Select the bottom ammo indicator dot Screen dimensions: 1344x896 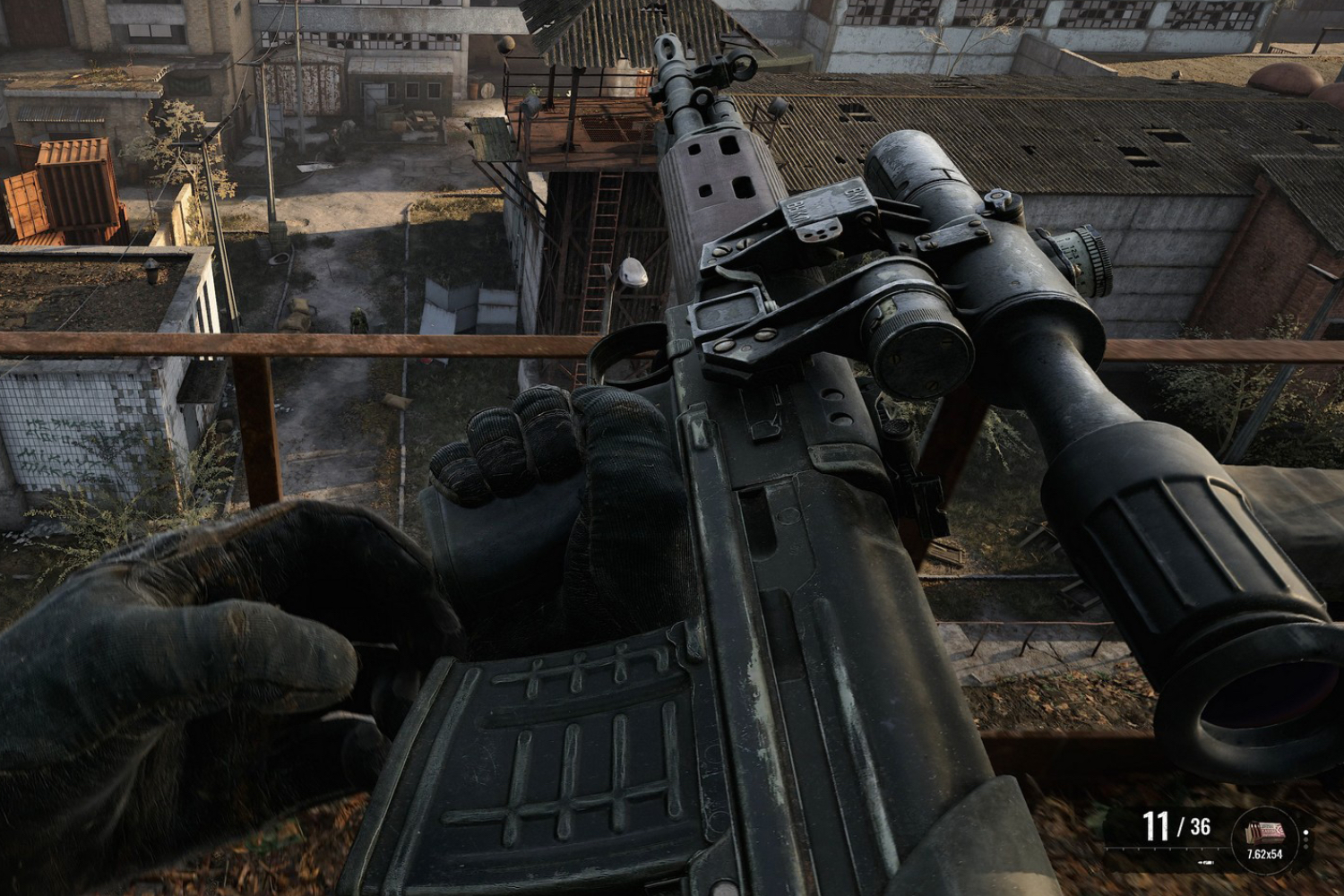[x=1305, y=846]
